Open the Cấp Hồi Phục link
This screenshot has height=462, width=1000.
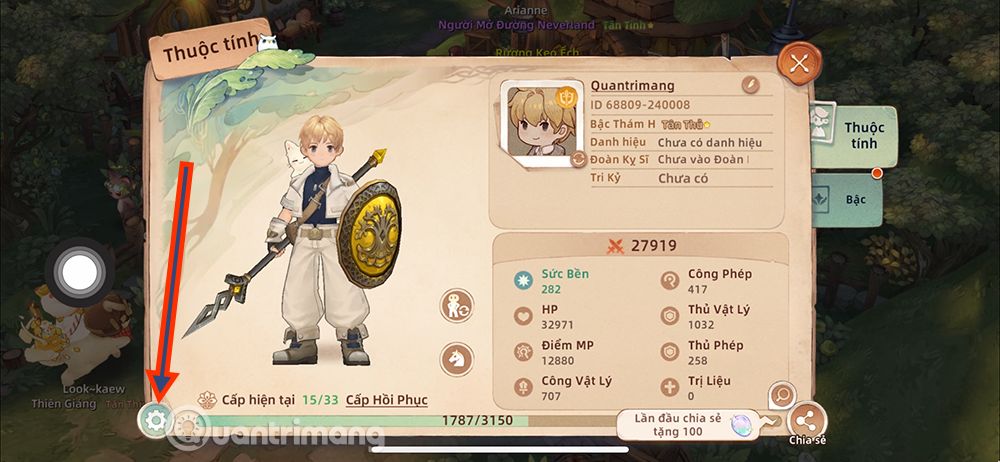[386, 400]
